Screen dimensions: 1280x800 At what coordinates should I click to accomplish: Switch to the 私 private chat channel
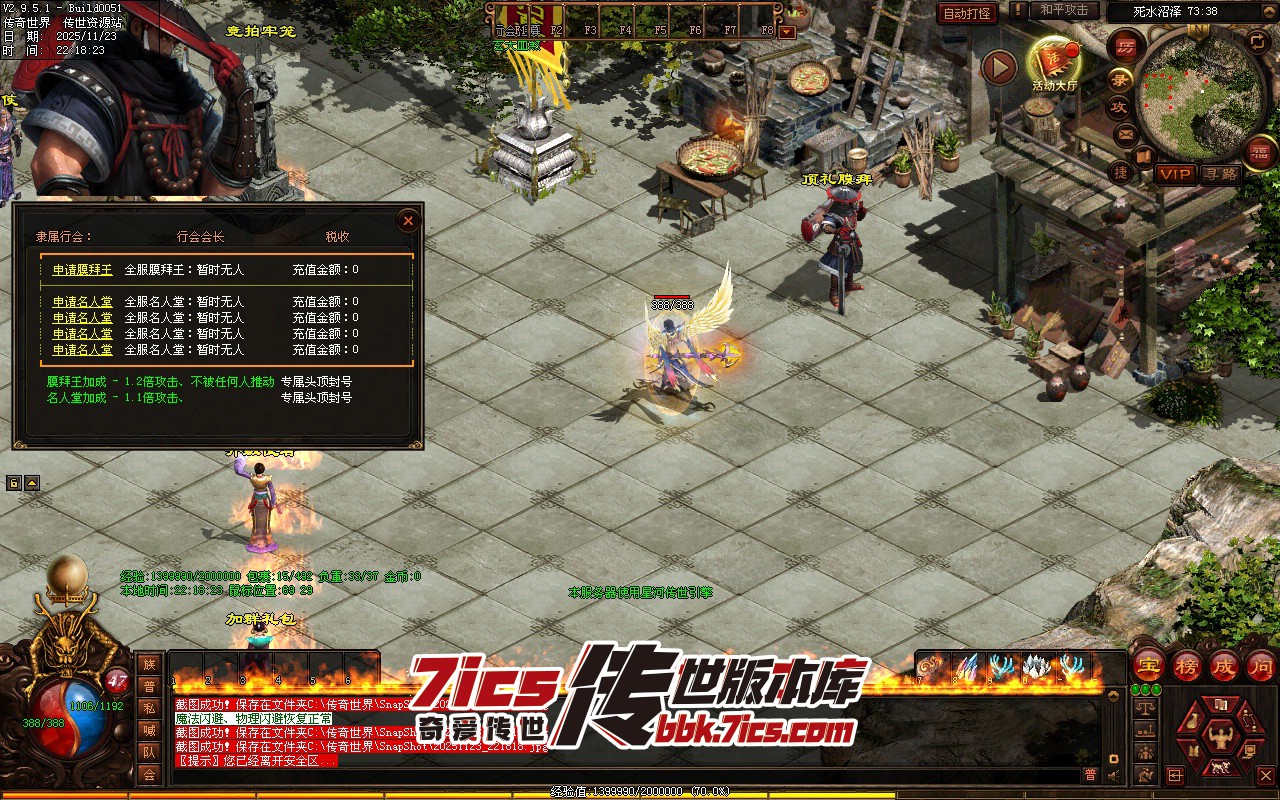(149, 708)
